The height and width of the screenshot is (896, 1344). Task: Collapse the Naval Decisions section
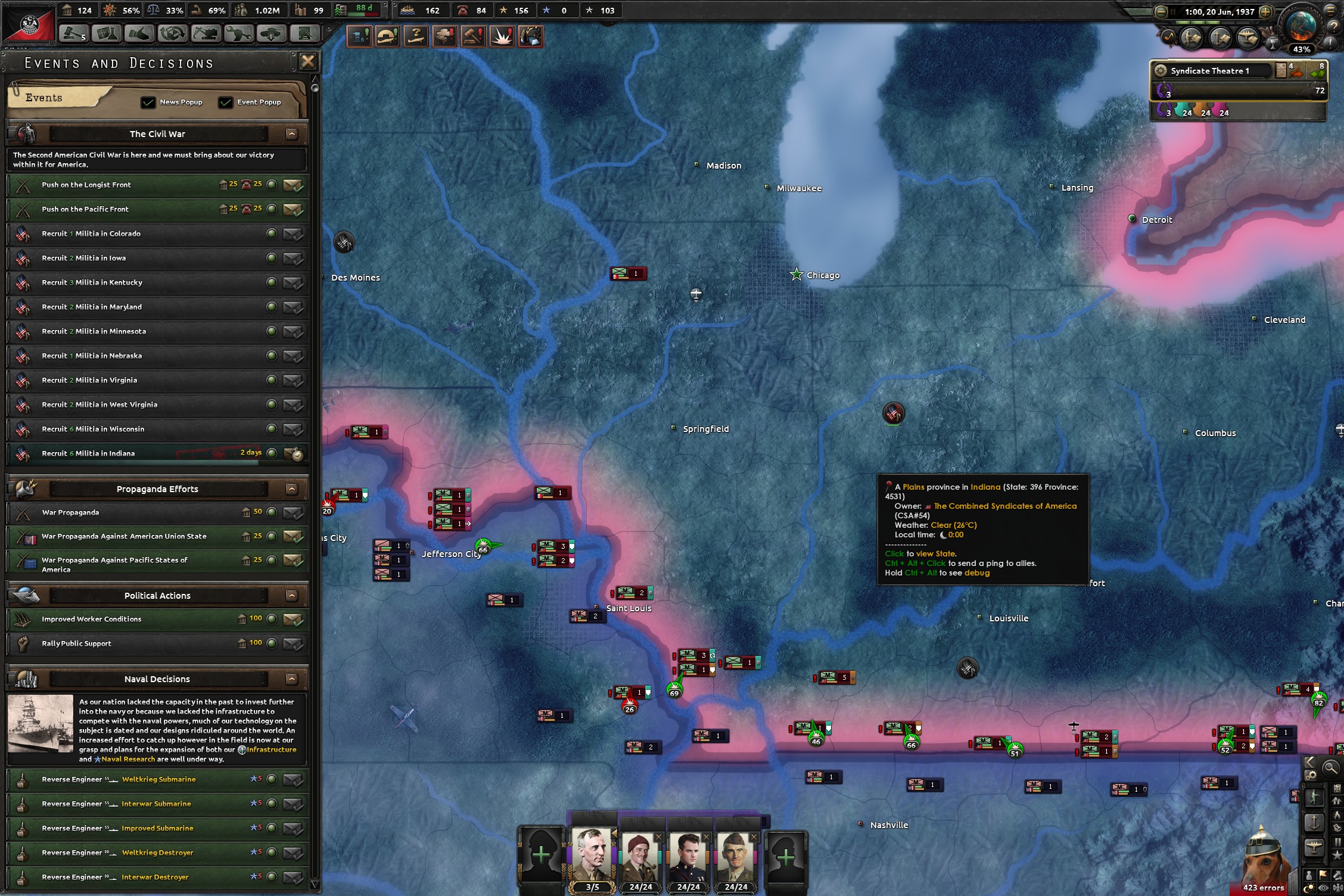tap(291, 679)
